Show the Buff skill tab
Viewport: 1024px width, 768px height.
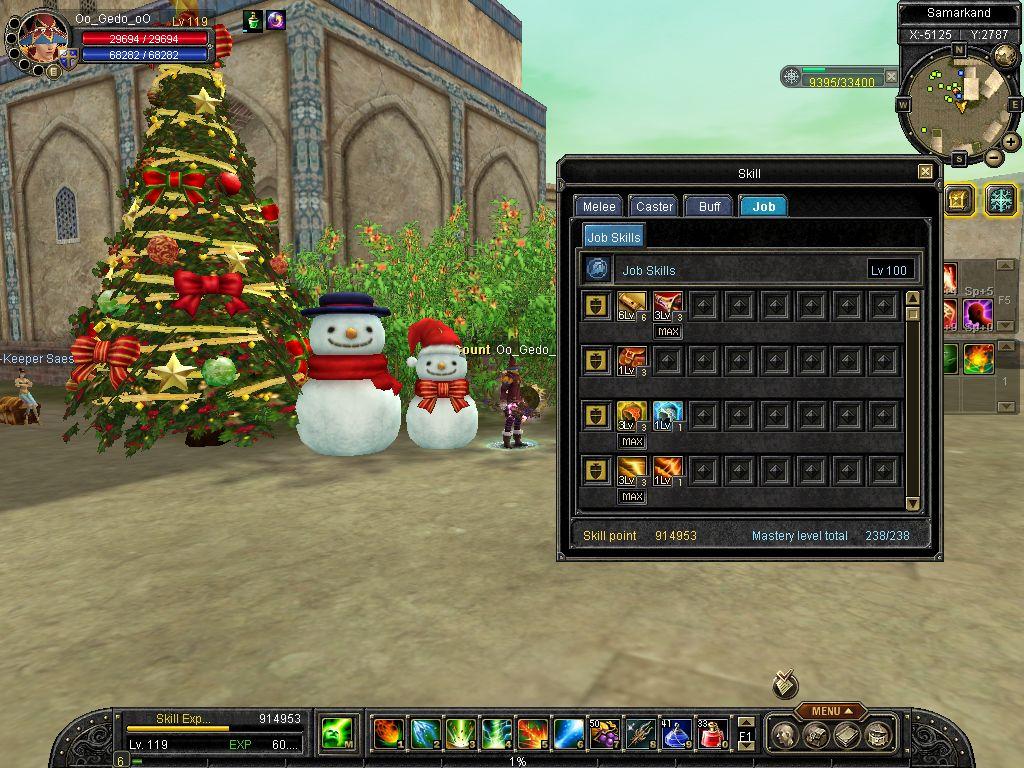(x=709, y=206)
